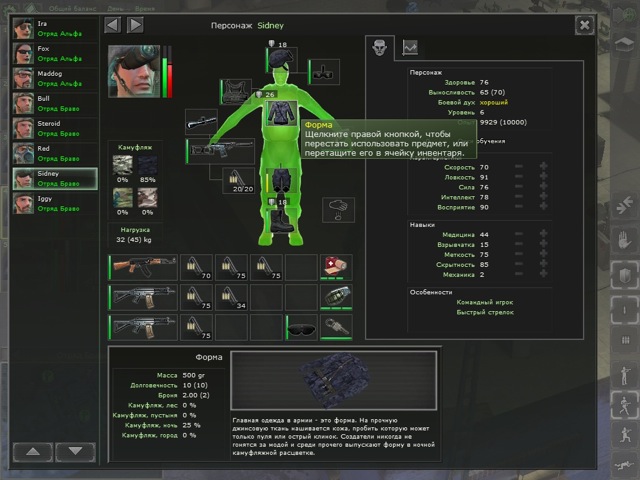Click the equipped boots slot

pos(281,222)
